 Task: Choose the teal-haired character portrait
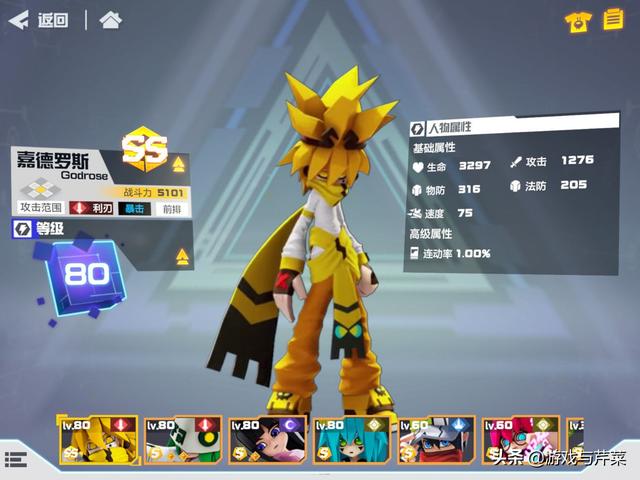click(350, 441)
